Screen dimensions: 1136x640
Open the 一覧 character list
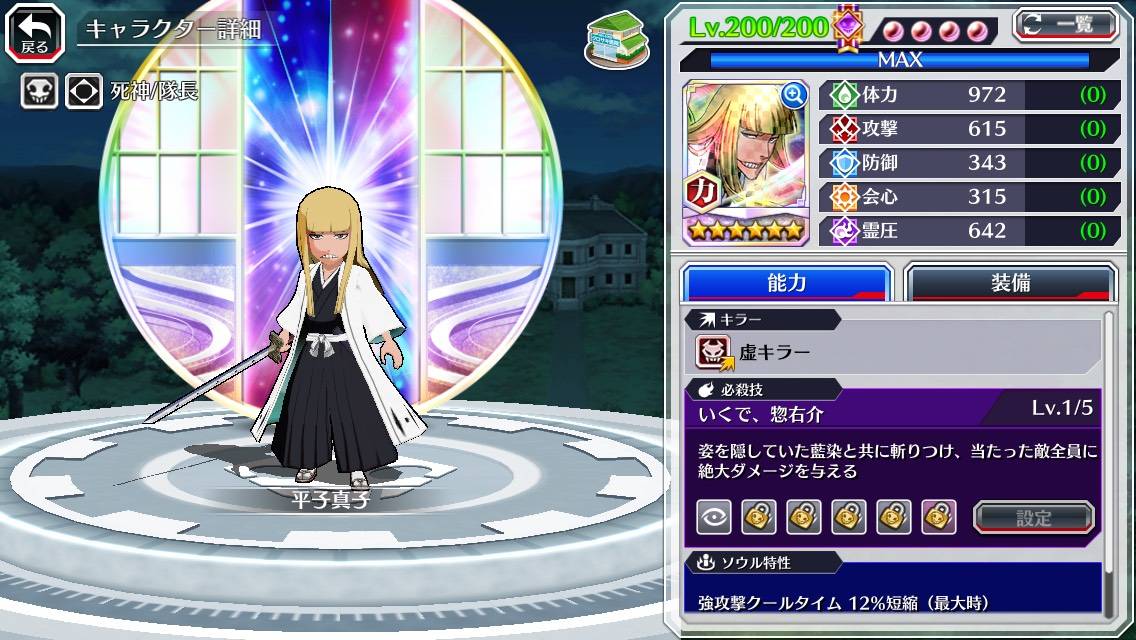1065,24
